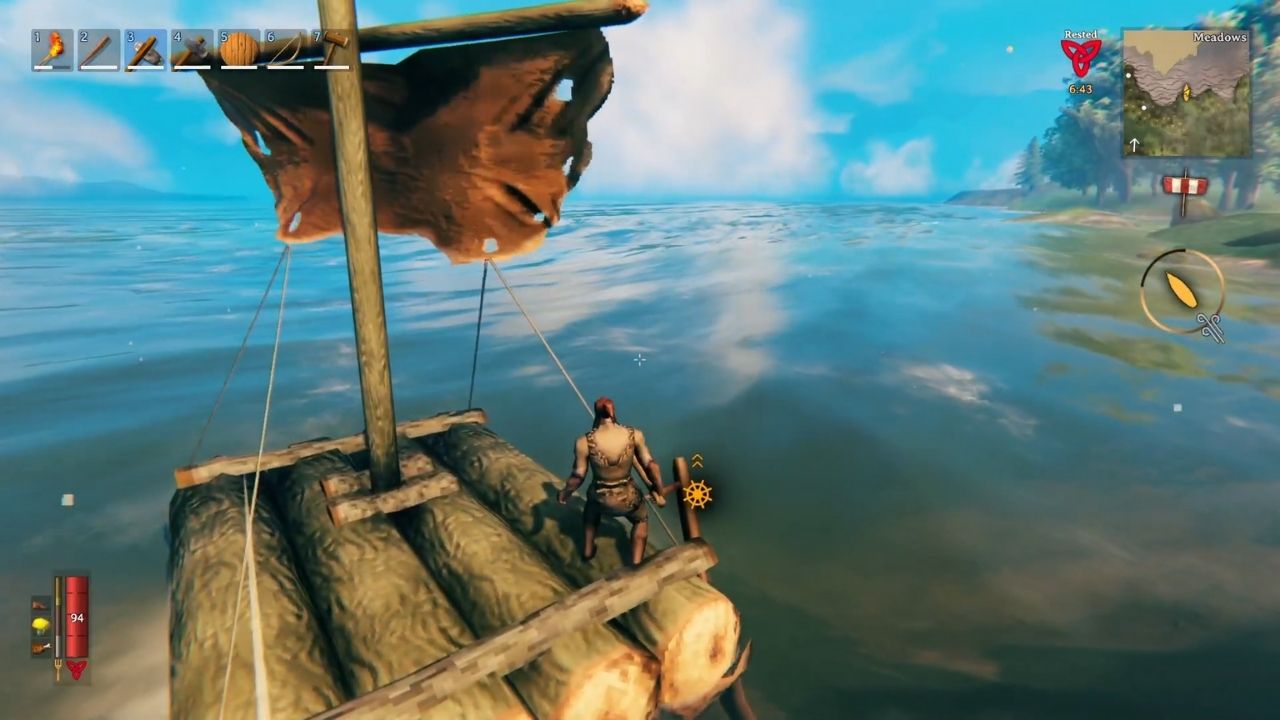Click the Eikthyr forsaken power icon

[x=77, y=668]
